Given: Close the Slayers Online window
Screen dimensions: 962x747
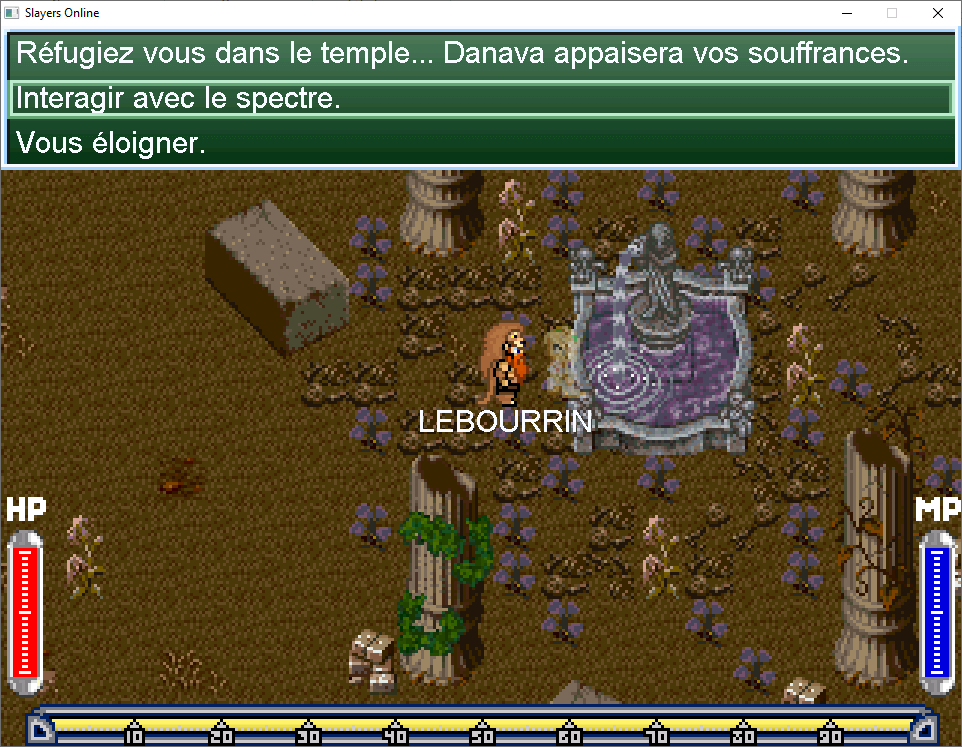Looking at the screenshot, I should coord(937,13).
